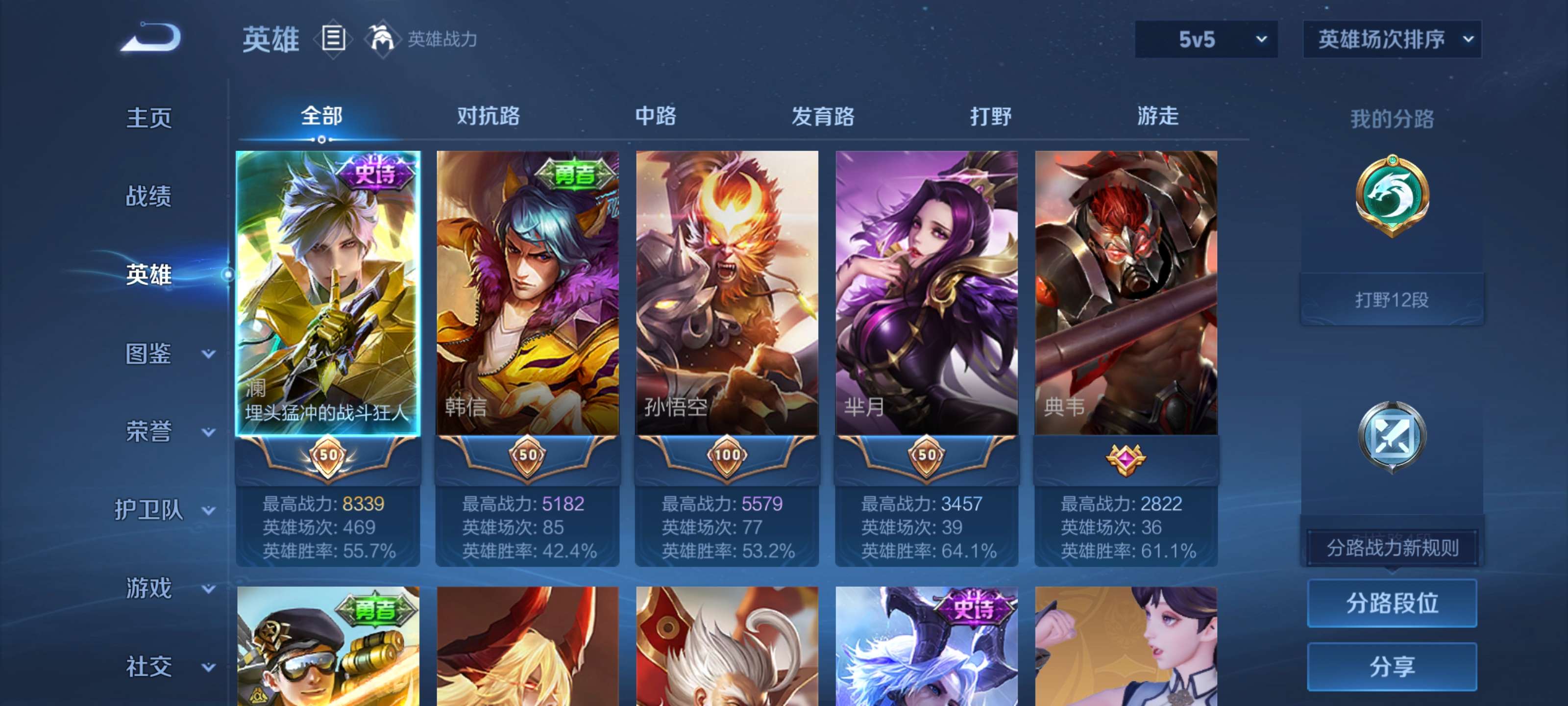Open the hero list view icon
The height and width of the screenshot is (706, 1568).
(332, 40)
